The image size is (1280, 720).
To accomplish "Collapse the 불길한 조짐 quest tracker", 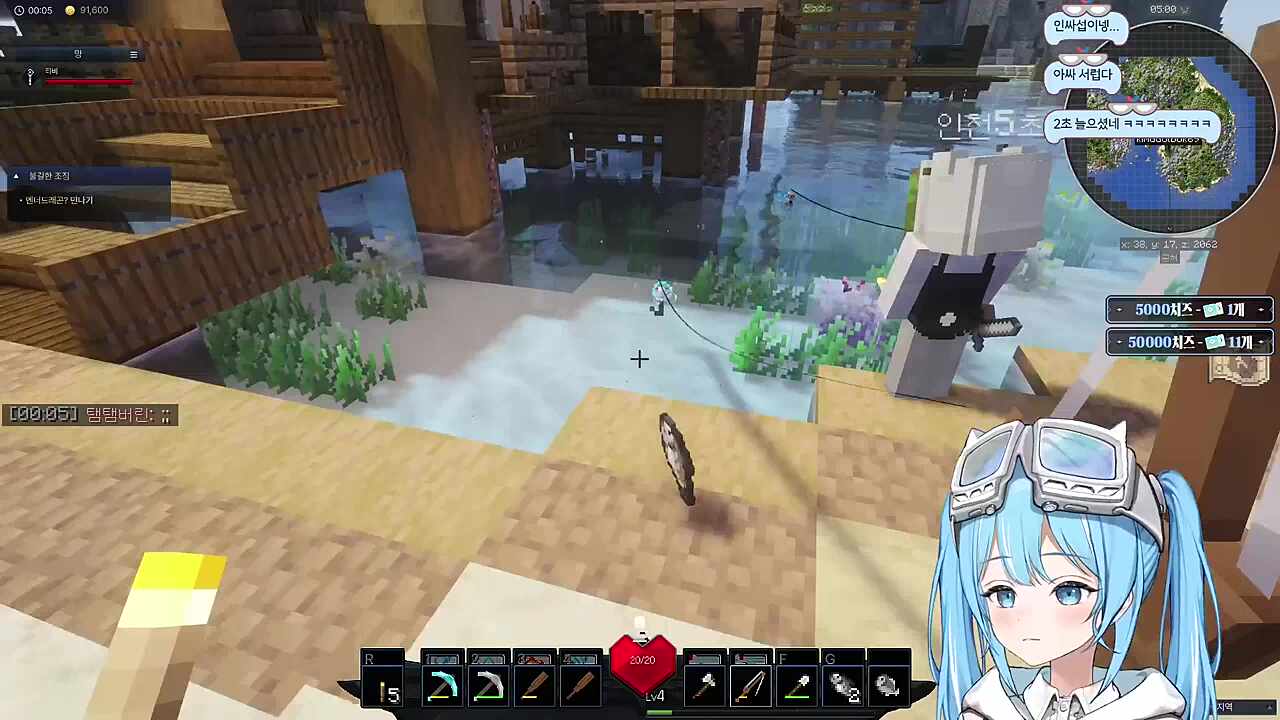I will pos(16,176).
